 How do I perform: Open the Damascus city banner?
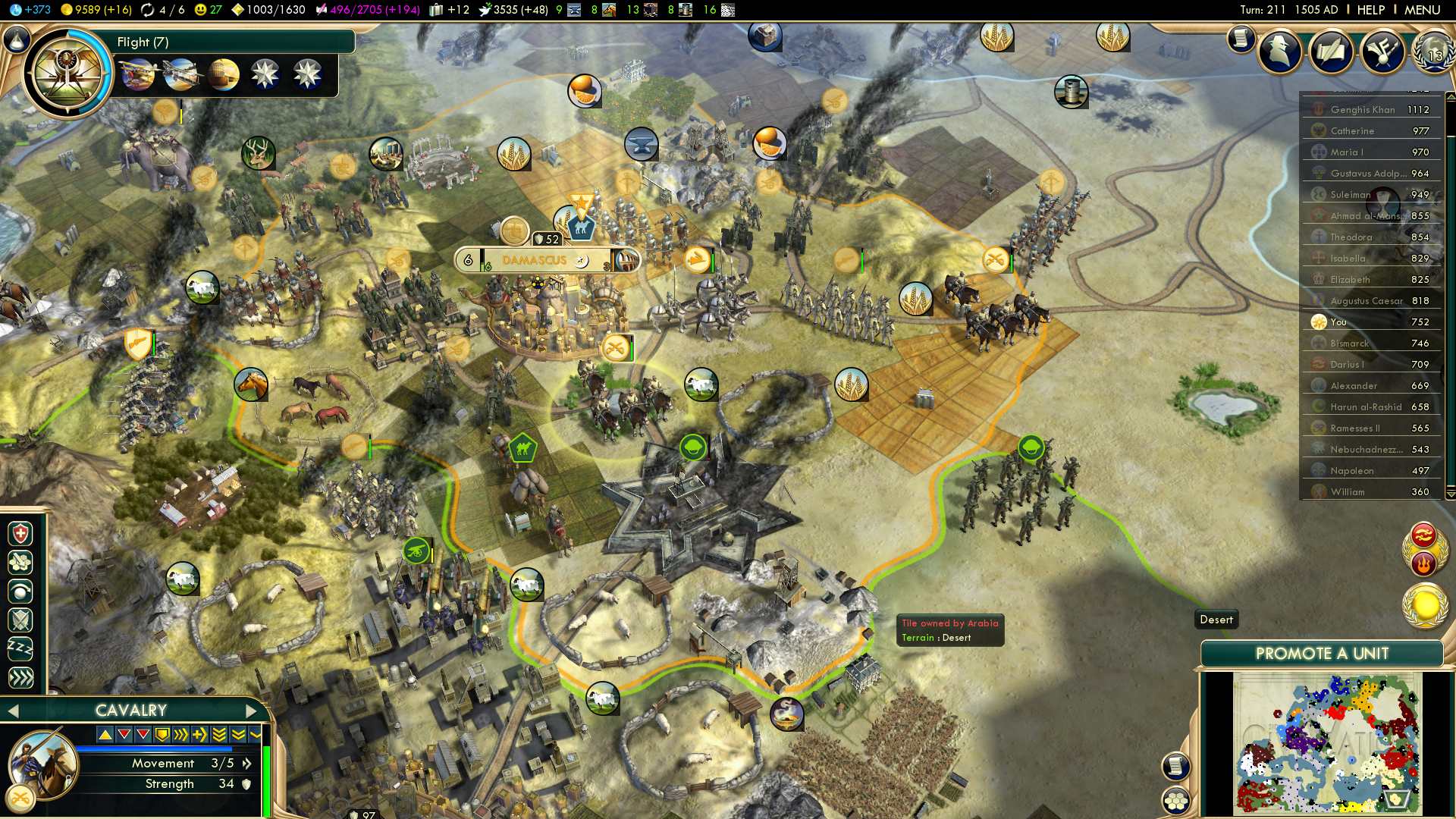pyautogui.click(x=535, y=260)
